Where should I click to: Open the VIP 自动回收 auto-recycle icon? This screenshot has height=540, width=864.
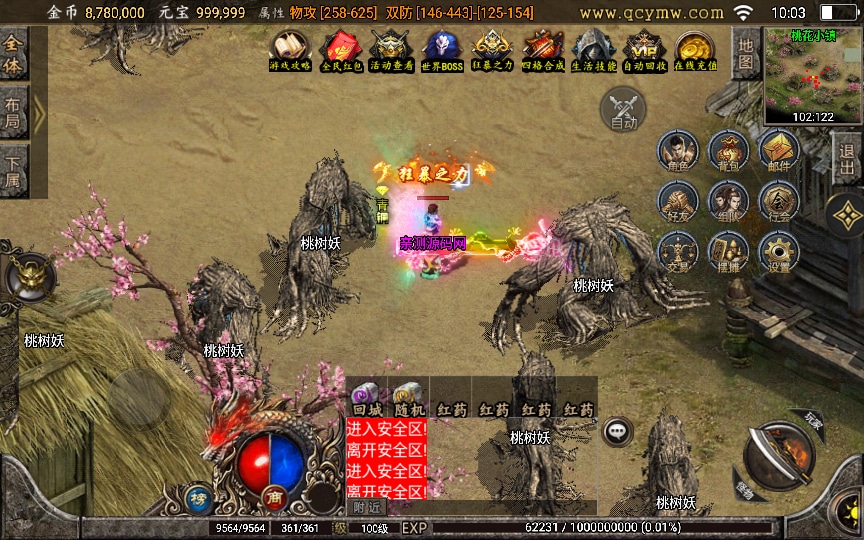645,50
